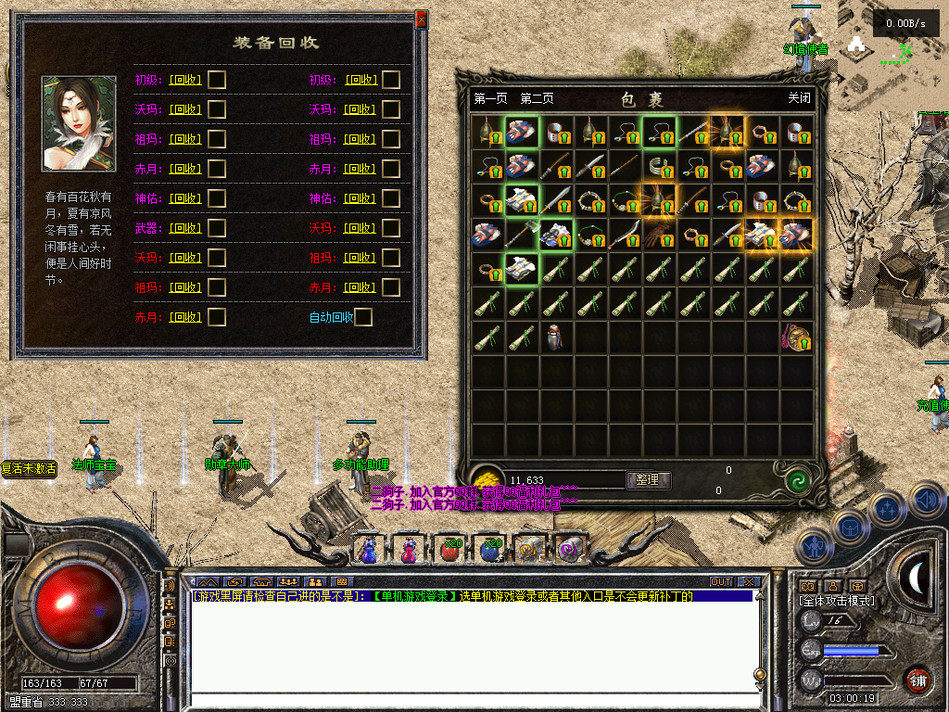949x712 pixels.
Task: Click the OUT button on the chat panel
Action: [721, 581]
